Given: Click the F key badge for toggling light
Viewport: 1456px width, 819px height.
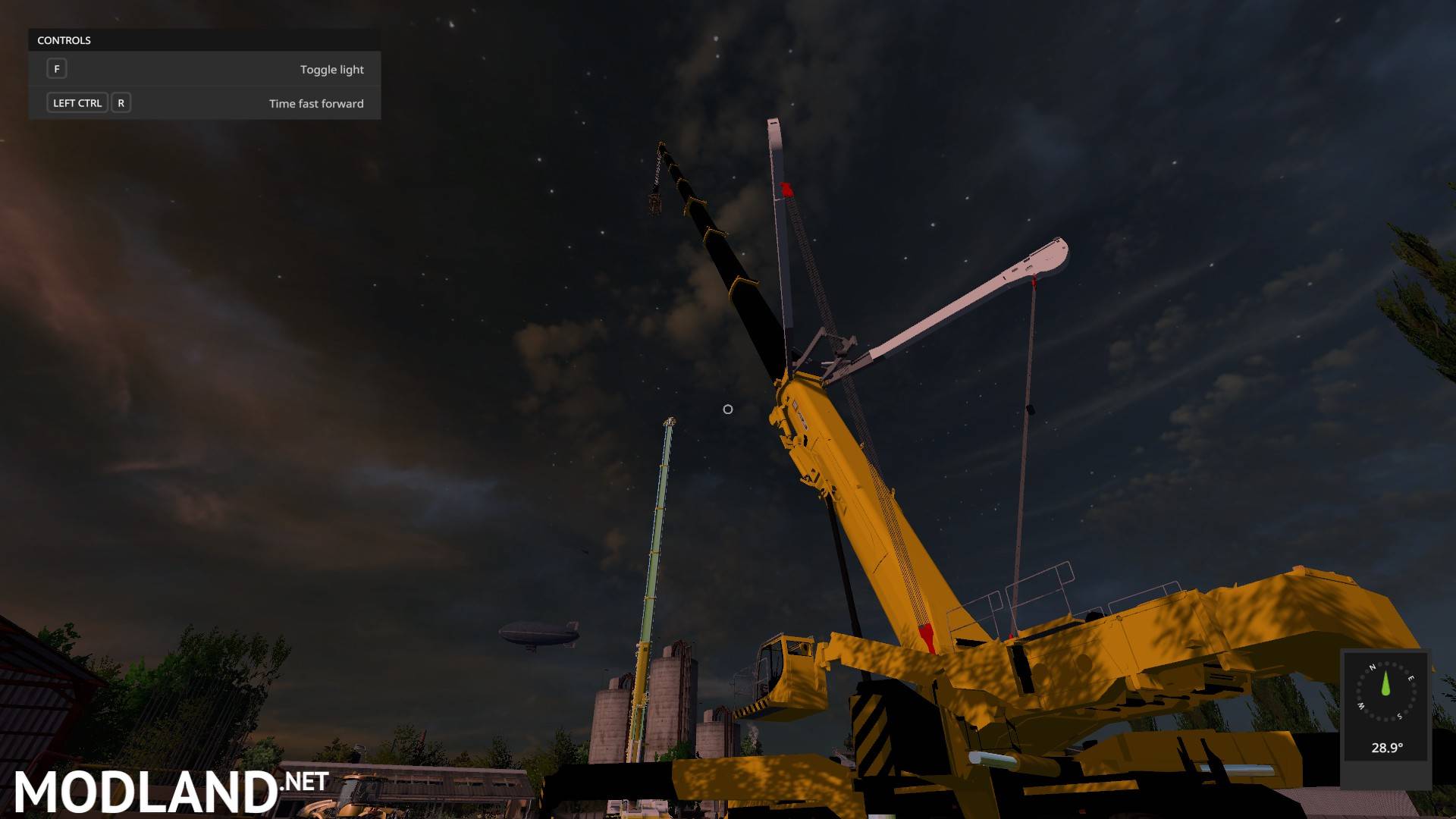Looking at the screenshot, I should tap(57, 68).
